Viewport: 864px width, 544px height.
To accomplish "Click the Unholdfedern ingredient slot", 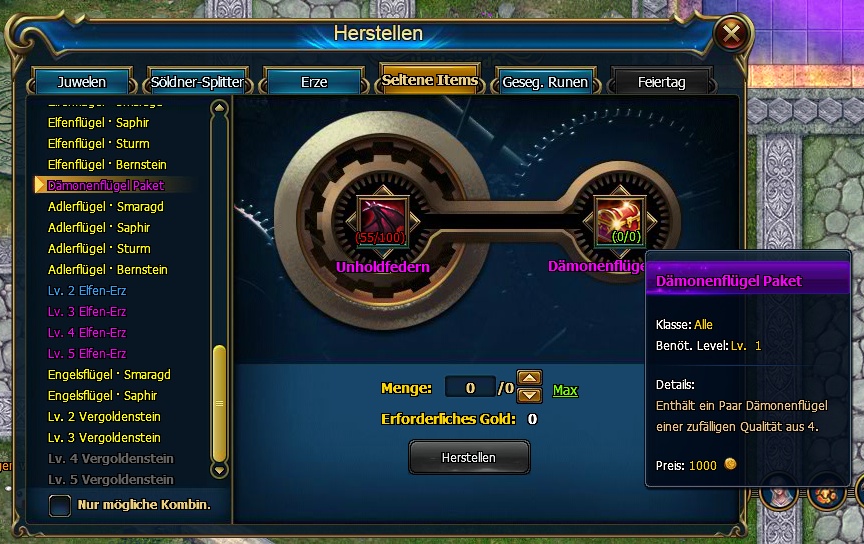I will [385, 219].
